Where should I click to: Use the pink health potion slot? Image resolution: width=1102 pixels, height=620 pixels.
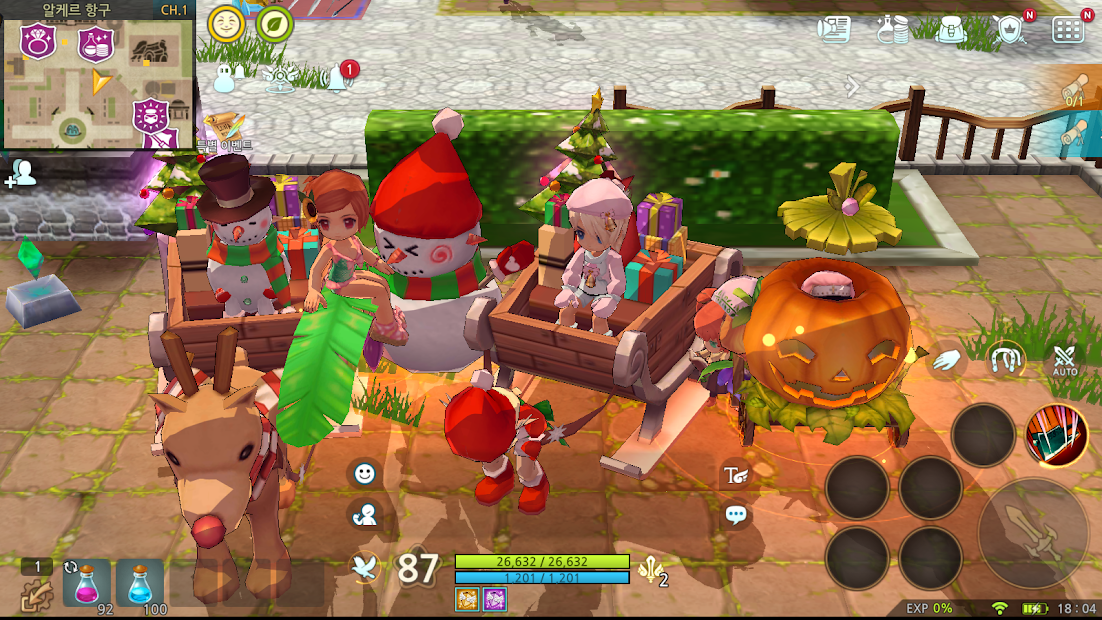tap(87, 583)
